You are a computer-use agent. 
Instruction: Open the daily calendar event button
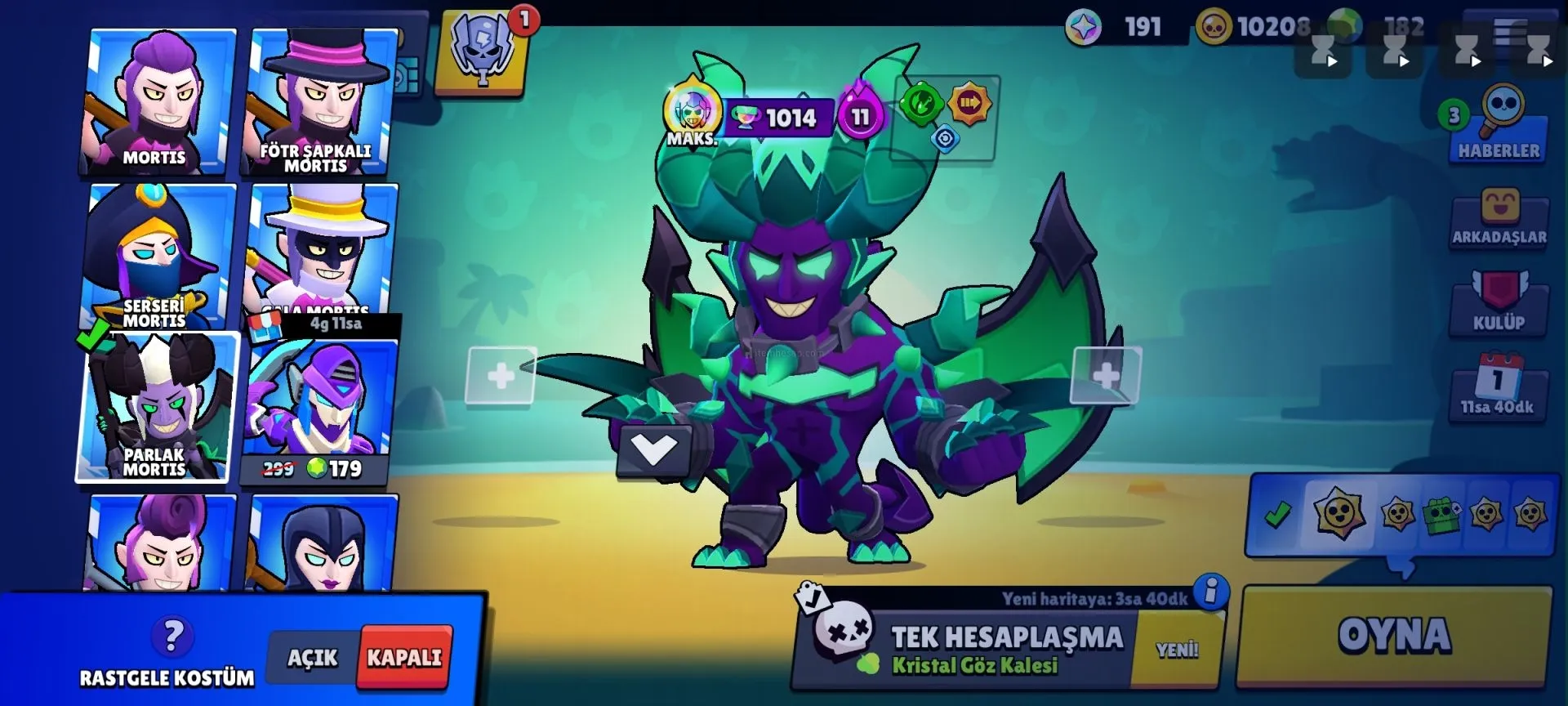1499,386
